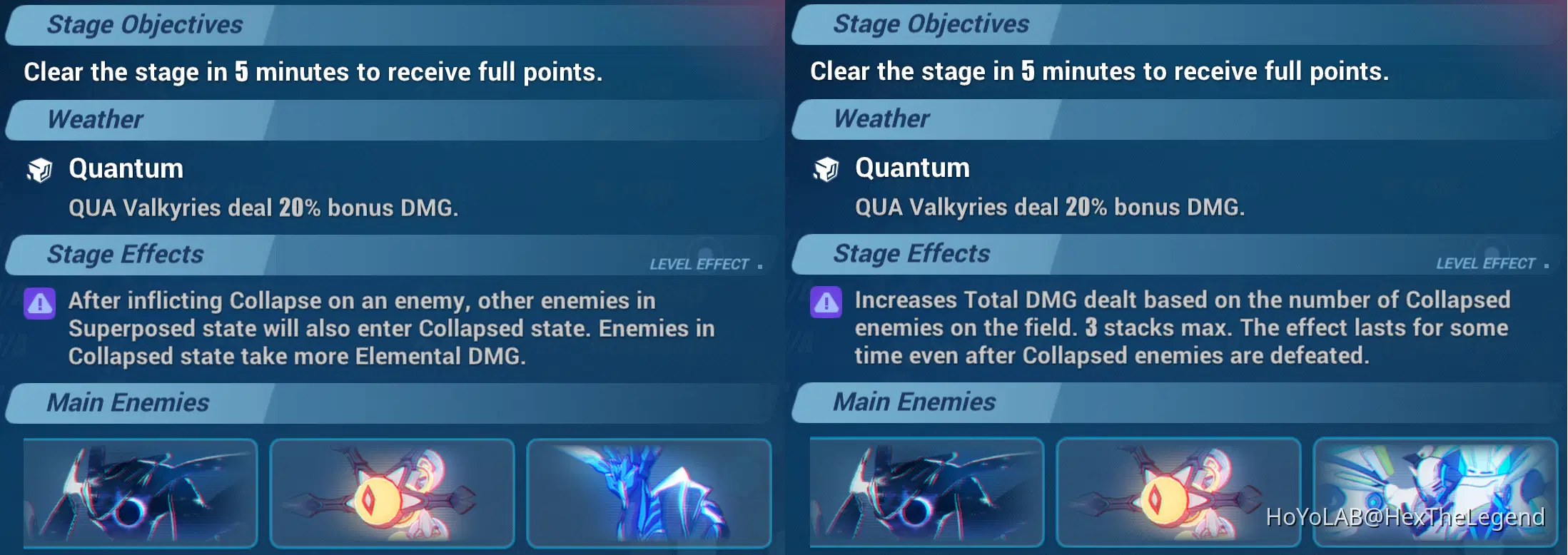The image size is (1568, 555).
Task: Click the Quantum weather cube icon
Action: tap(41, 170)
